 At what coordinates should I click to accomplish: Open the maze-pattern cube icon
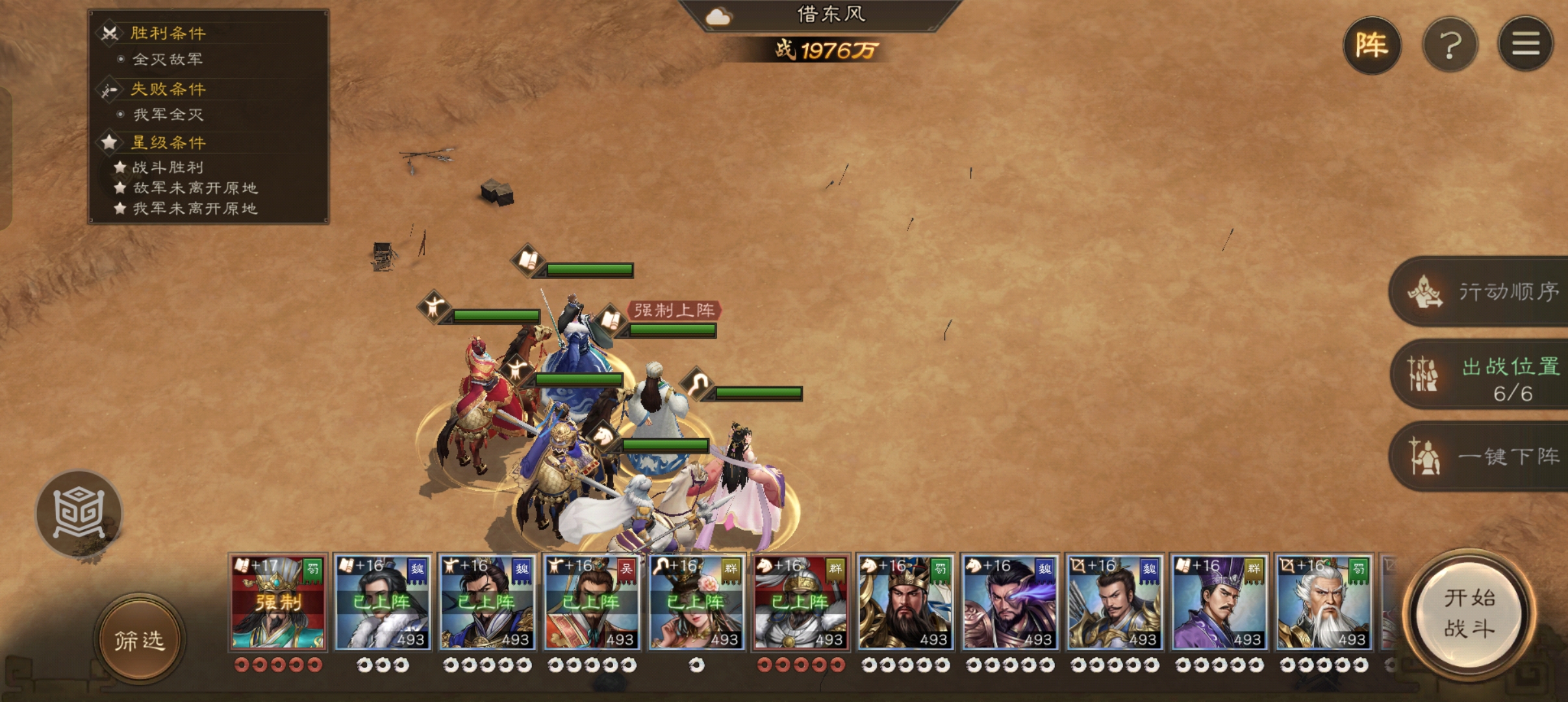(x=79, y=513)
